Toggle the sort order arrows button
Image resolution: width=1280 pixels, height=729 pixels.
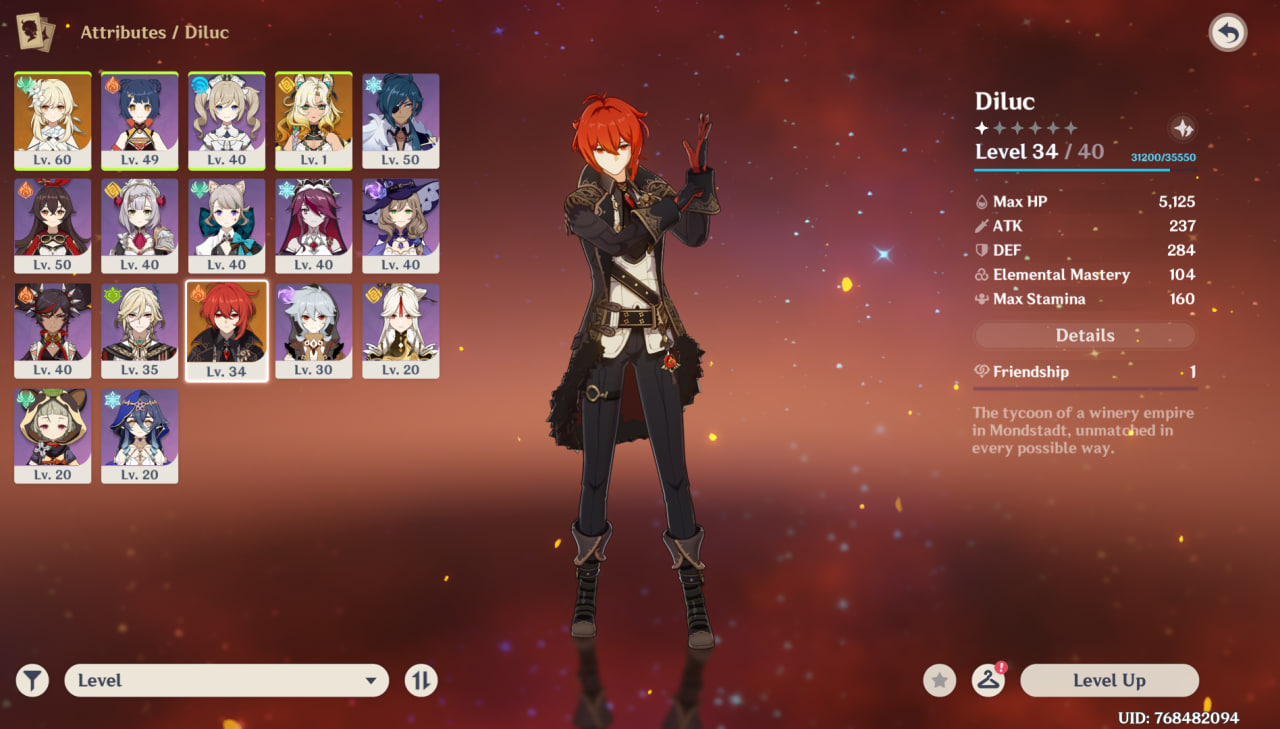(422, 680)
